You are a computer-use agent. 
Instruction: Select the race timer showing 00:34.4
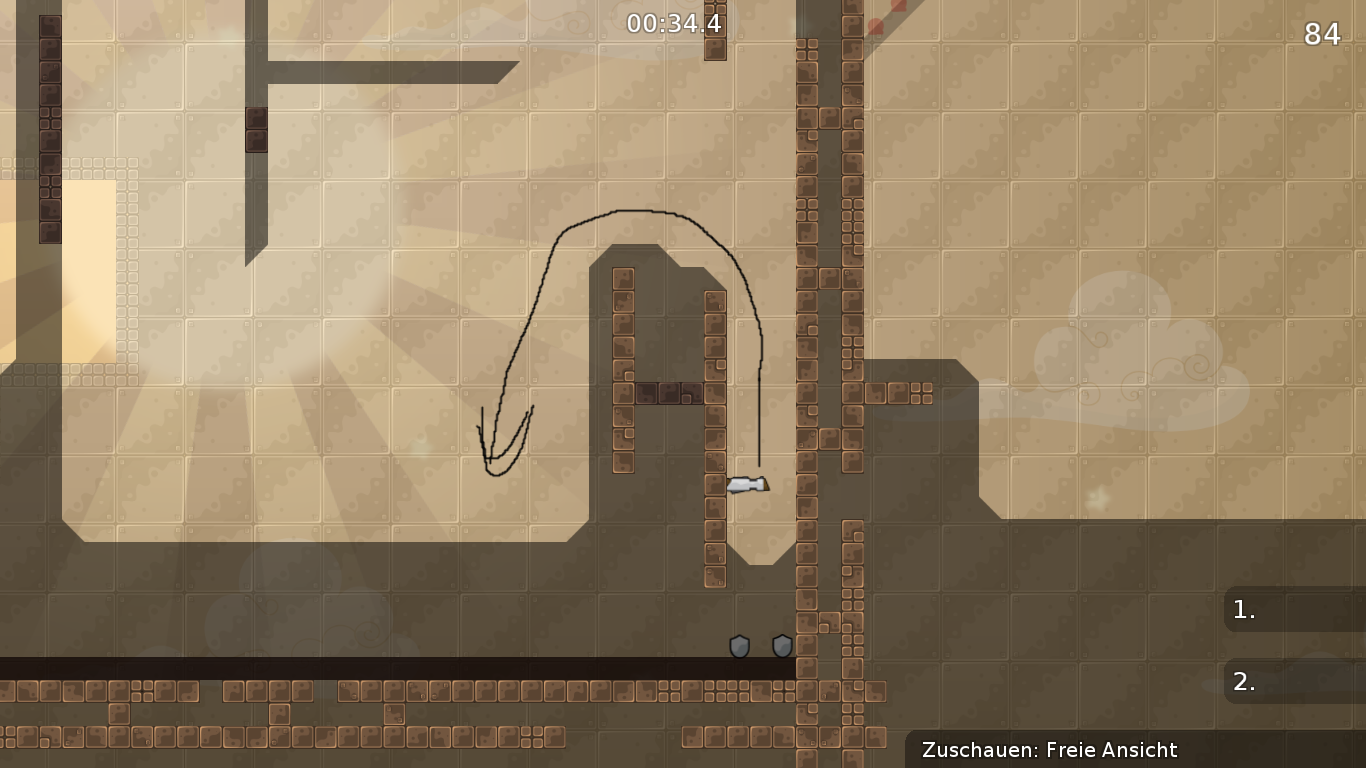(673, 23)
